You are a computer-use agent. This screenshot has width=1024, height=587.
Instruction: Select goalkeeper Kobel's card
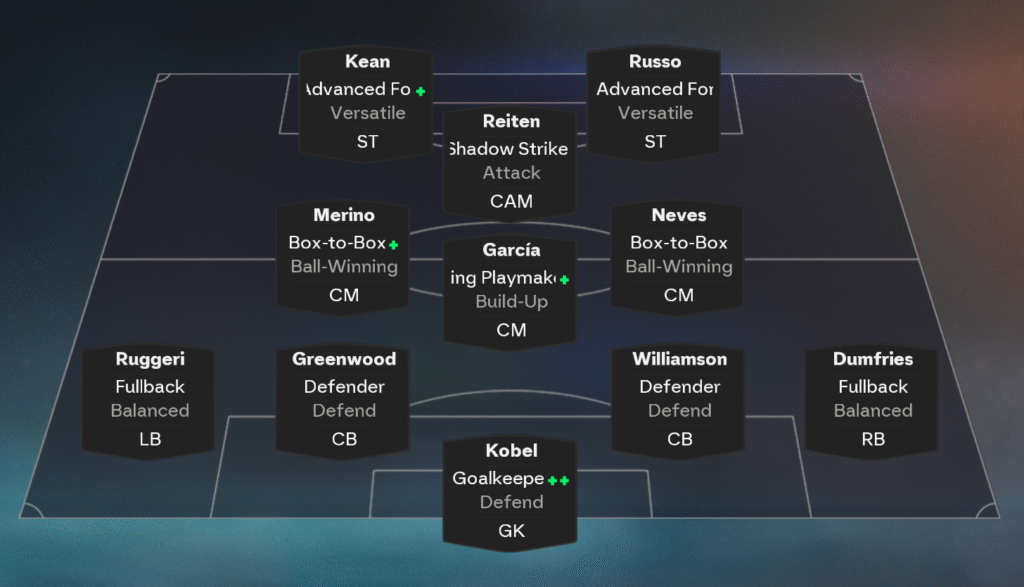pos(511,491)
